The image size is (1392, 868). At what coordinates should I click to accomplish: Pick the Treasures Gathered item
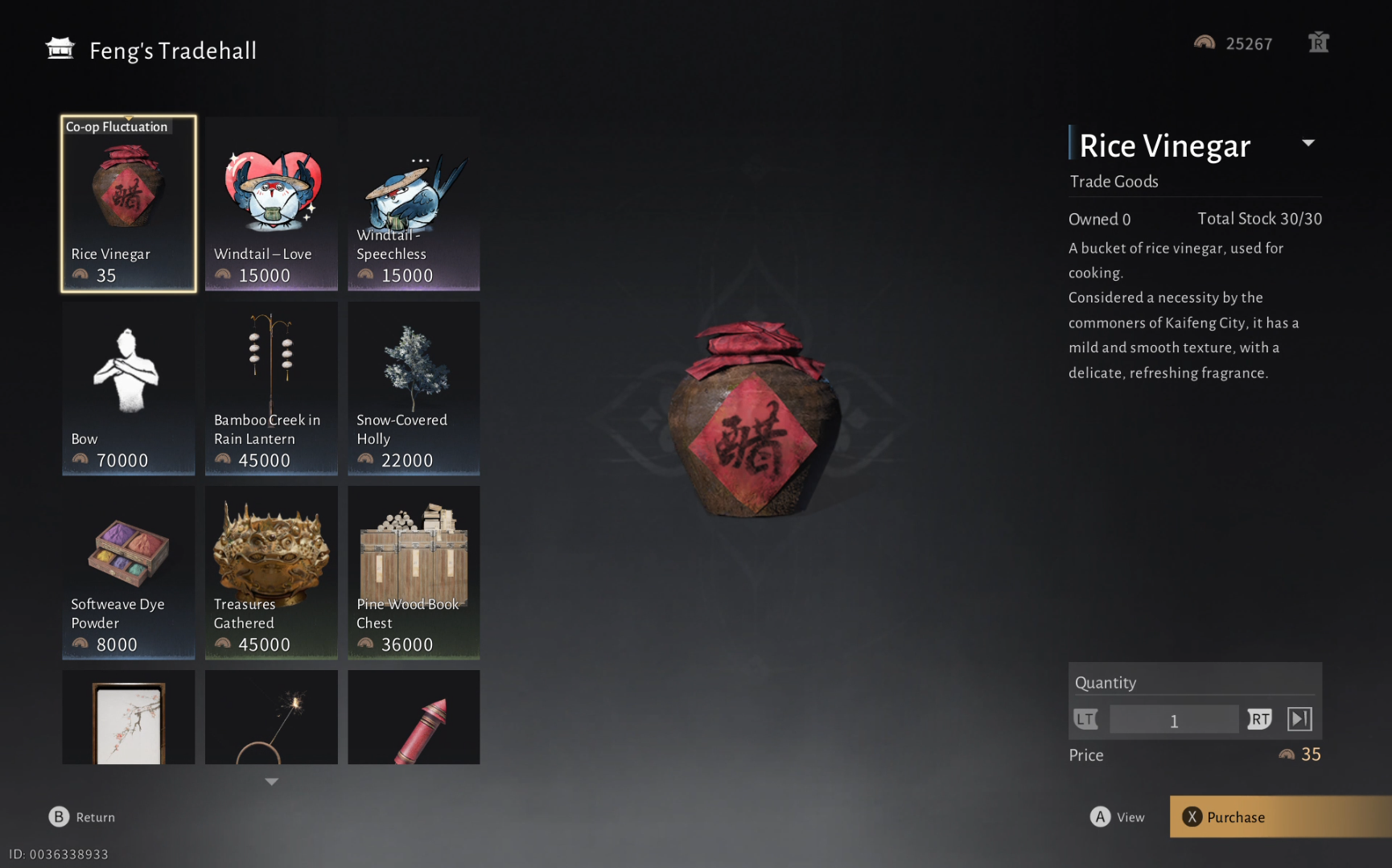click(271, 572)
